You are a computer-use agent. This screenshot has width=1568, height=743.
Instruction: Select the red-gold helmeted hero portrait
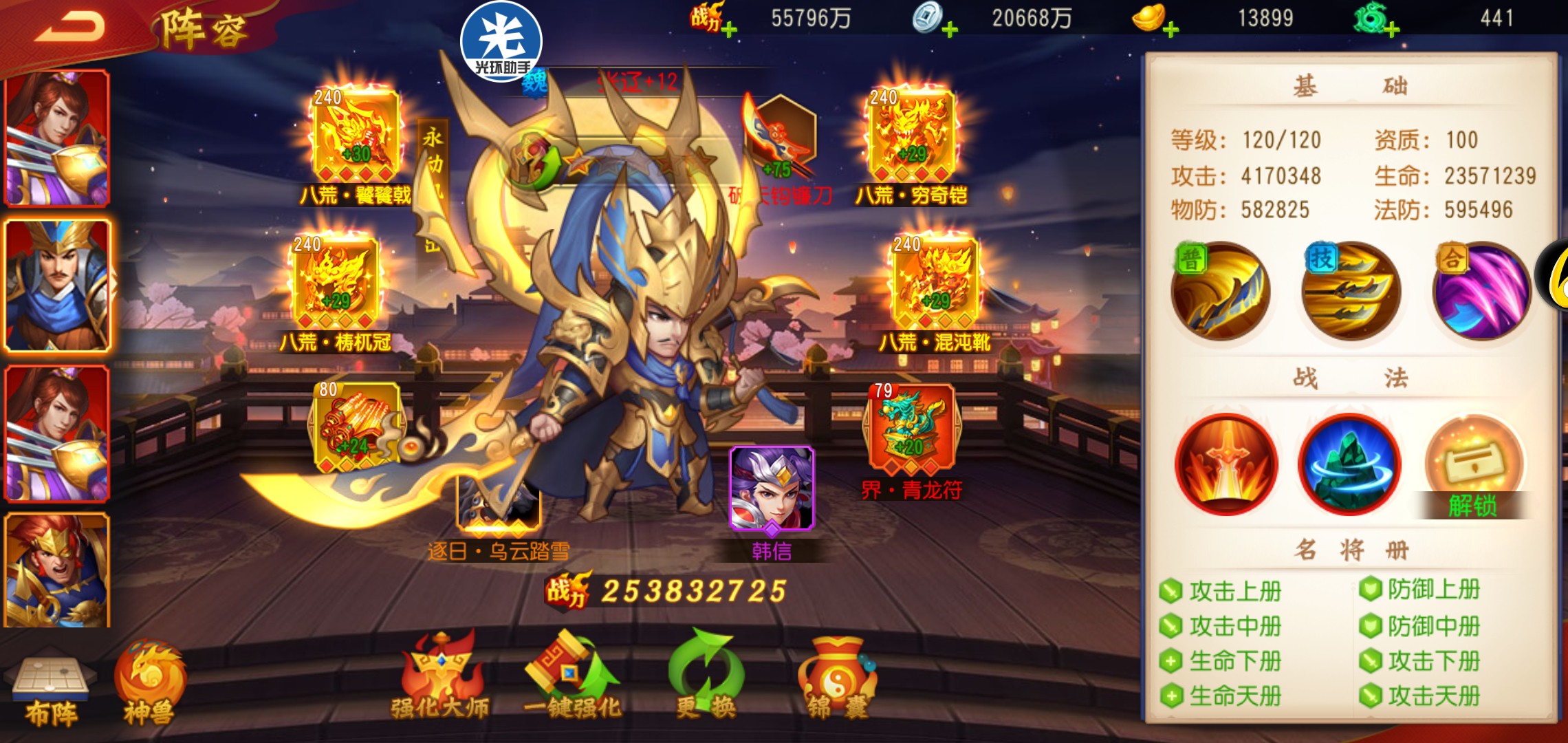(x=57, y=570)
